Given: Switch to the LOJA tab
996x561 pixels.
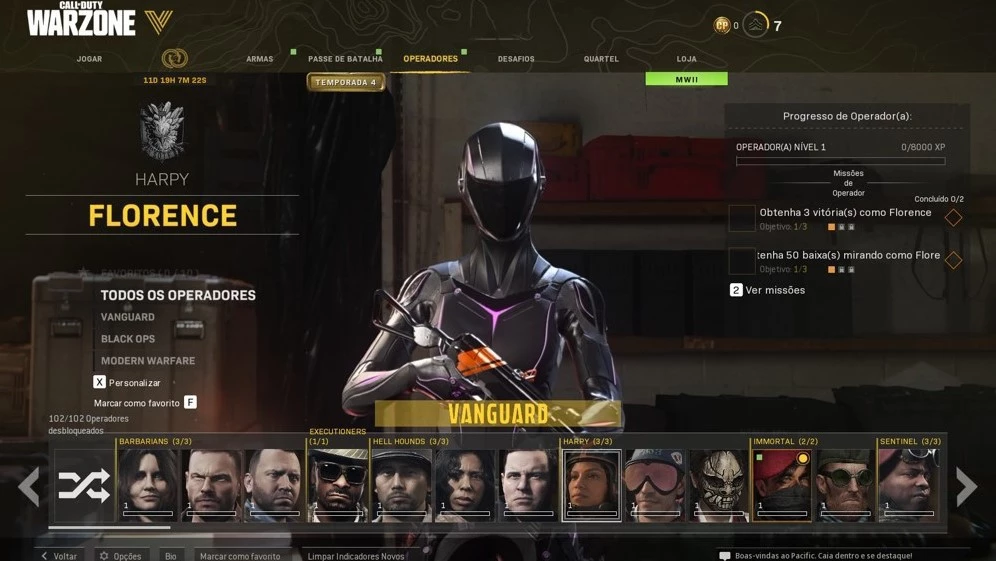Looking at the screenshot, I should pos(686,59).
